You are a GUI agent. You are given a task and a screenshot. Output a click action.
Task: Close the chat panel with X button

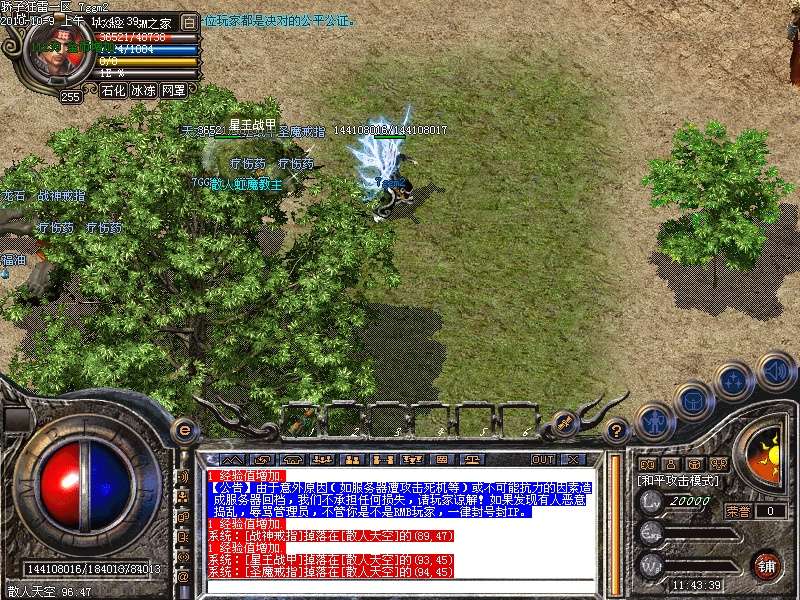(x=573, y=459)
